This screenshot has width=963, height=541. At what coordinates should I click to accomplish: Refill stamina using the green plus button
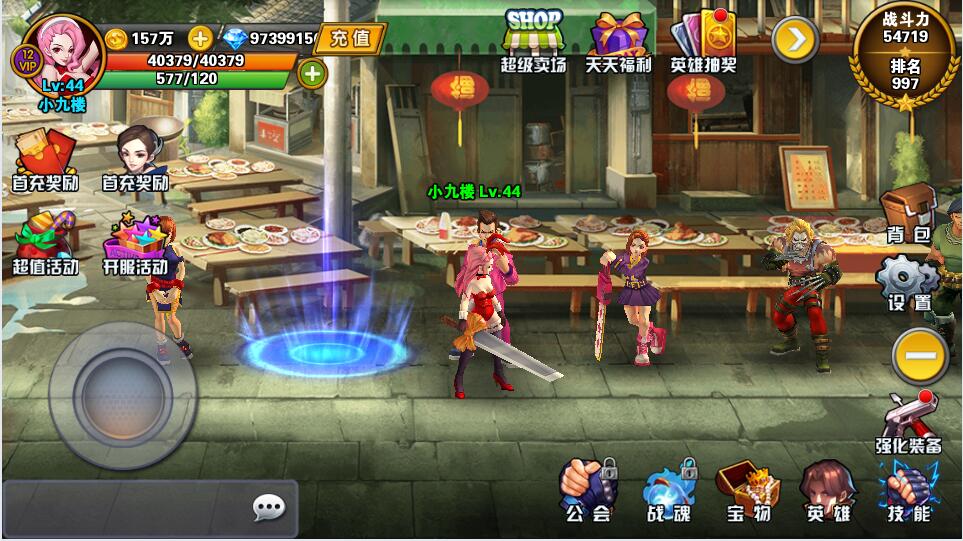click(x=312, y=73)
